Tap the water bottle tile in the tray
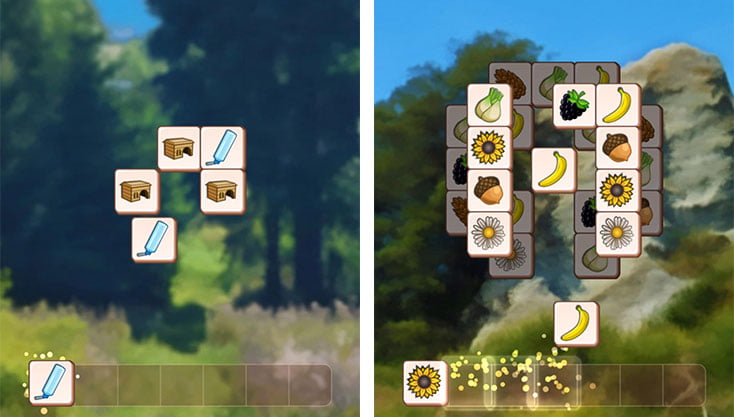The width and height of the screenshot is (734, 417). click(50, 383)
